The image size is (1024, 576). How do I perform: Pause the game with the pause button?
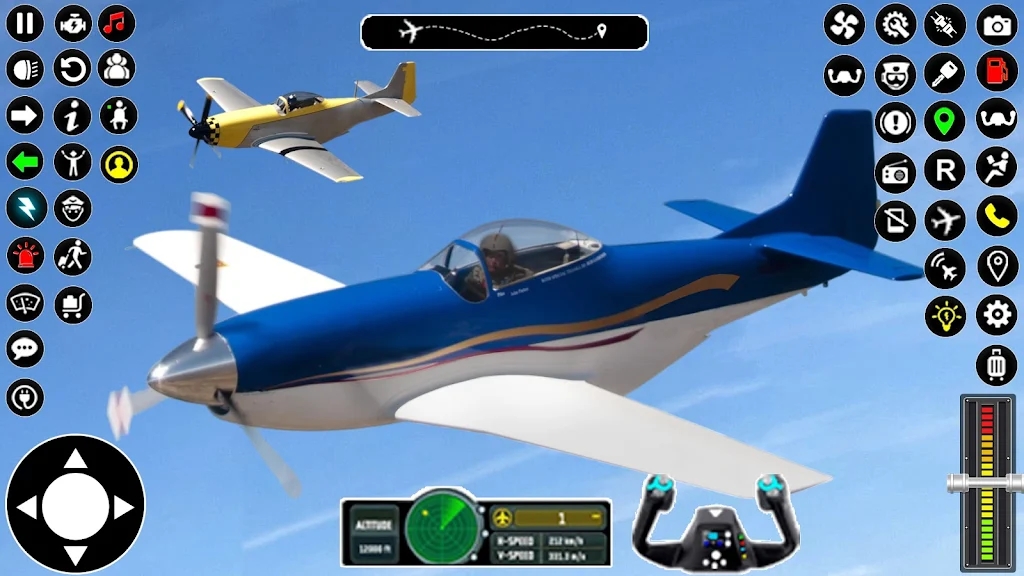pyautogui.click(x=25, y=23)
